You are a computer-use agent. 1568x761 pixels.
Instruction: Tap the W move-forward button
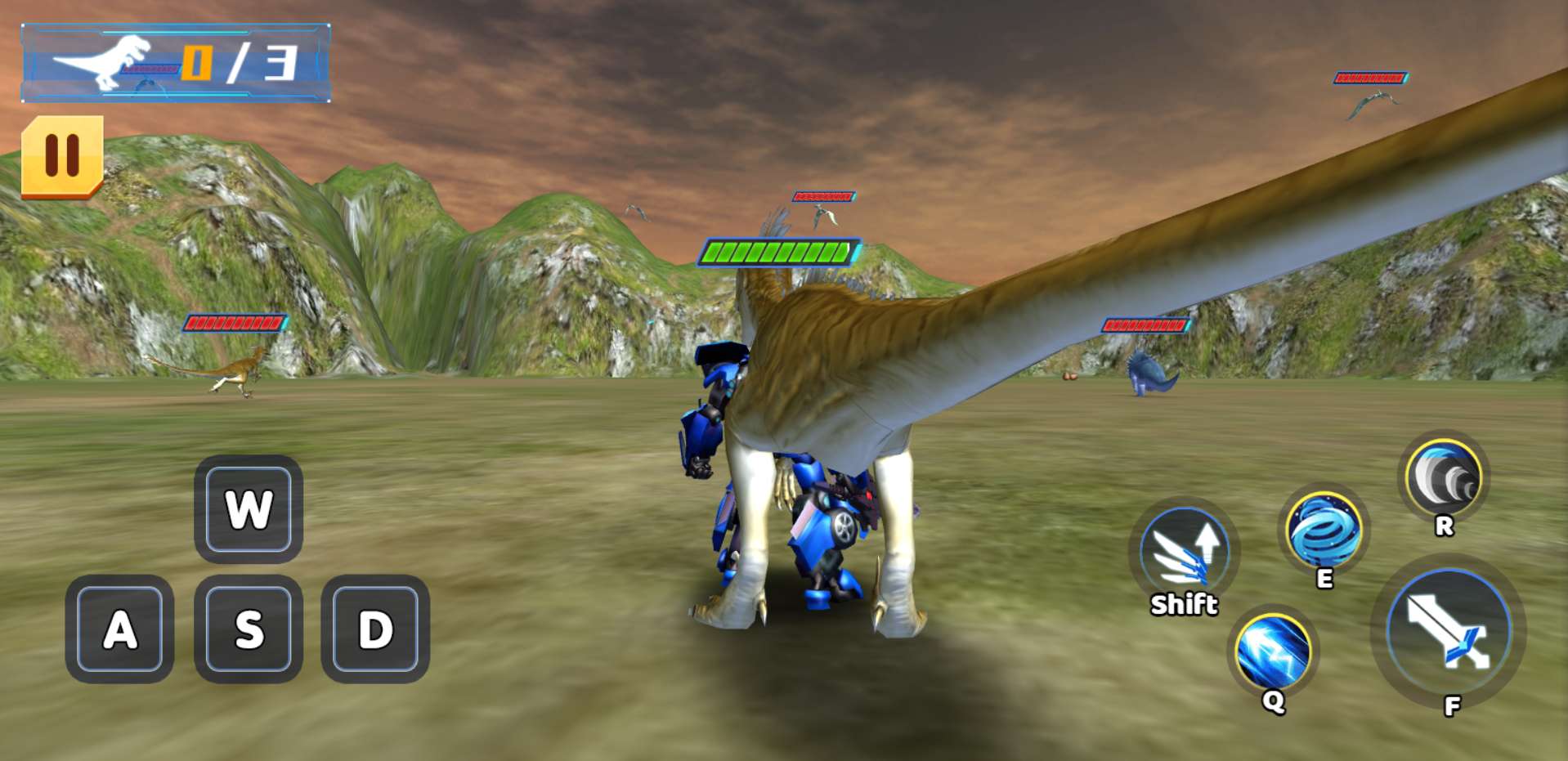[249, 509]
